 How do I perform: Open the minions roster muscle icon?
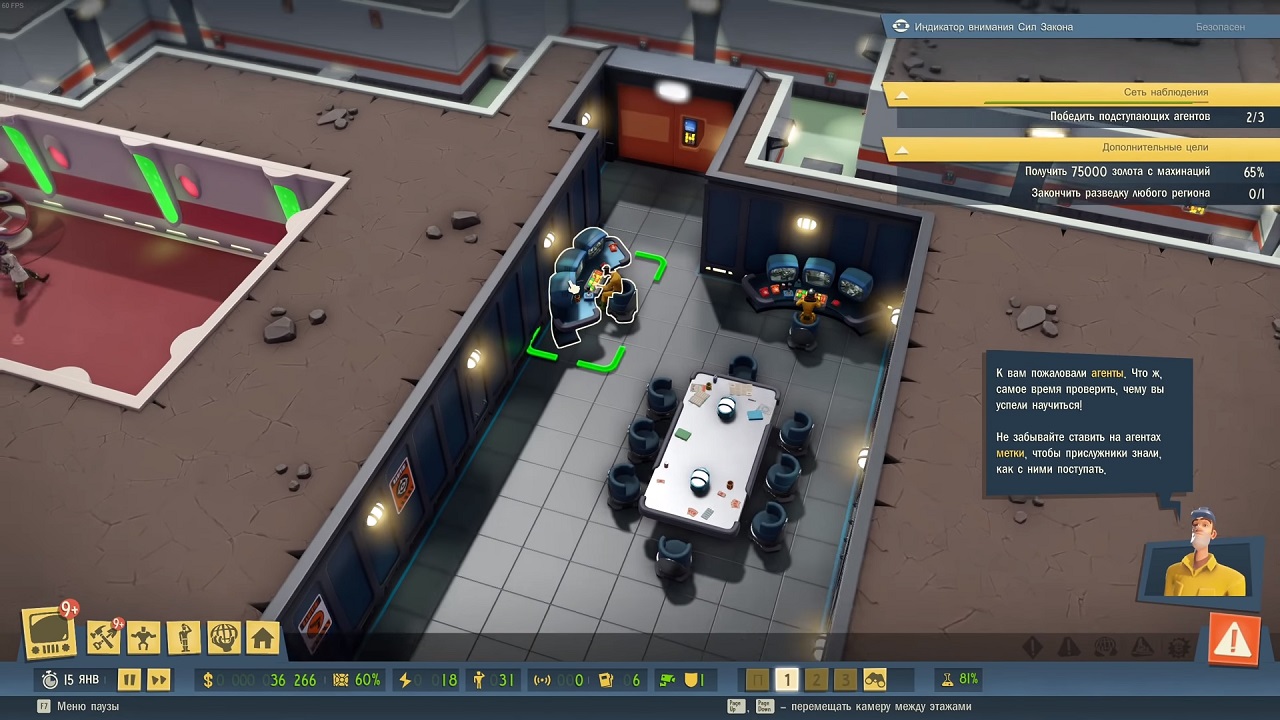pos(141,635)
